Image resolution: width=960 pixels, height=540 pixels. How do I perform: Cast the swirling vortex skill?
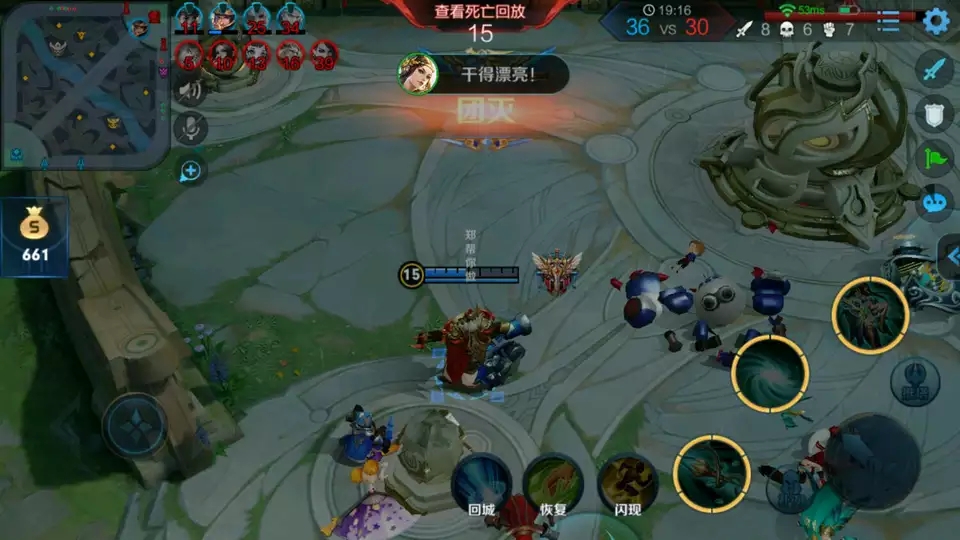769,373
